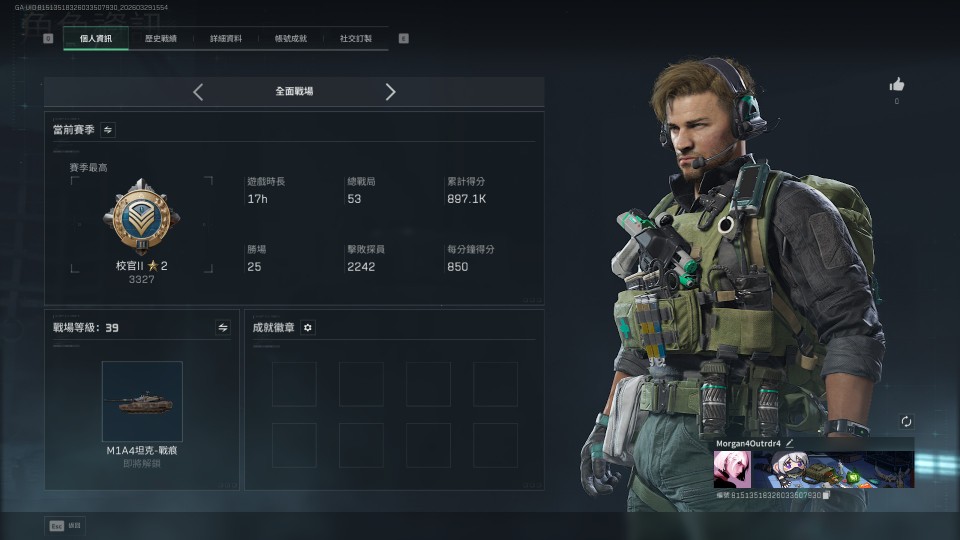Switch to the 歷史戰績 tab

pyautogui.click(x=160, y=39)
